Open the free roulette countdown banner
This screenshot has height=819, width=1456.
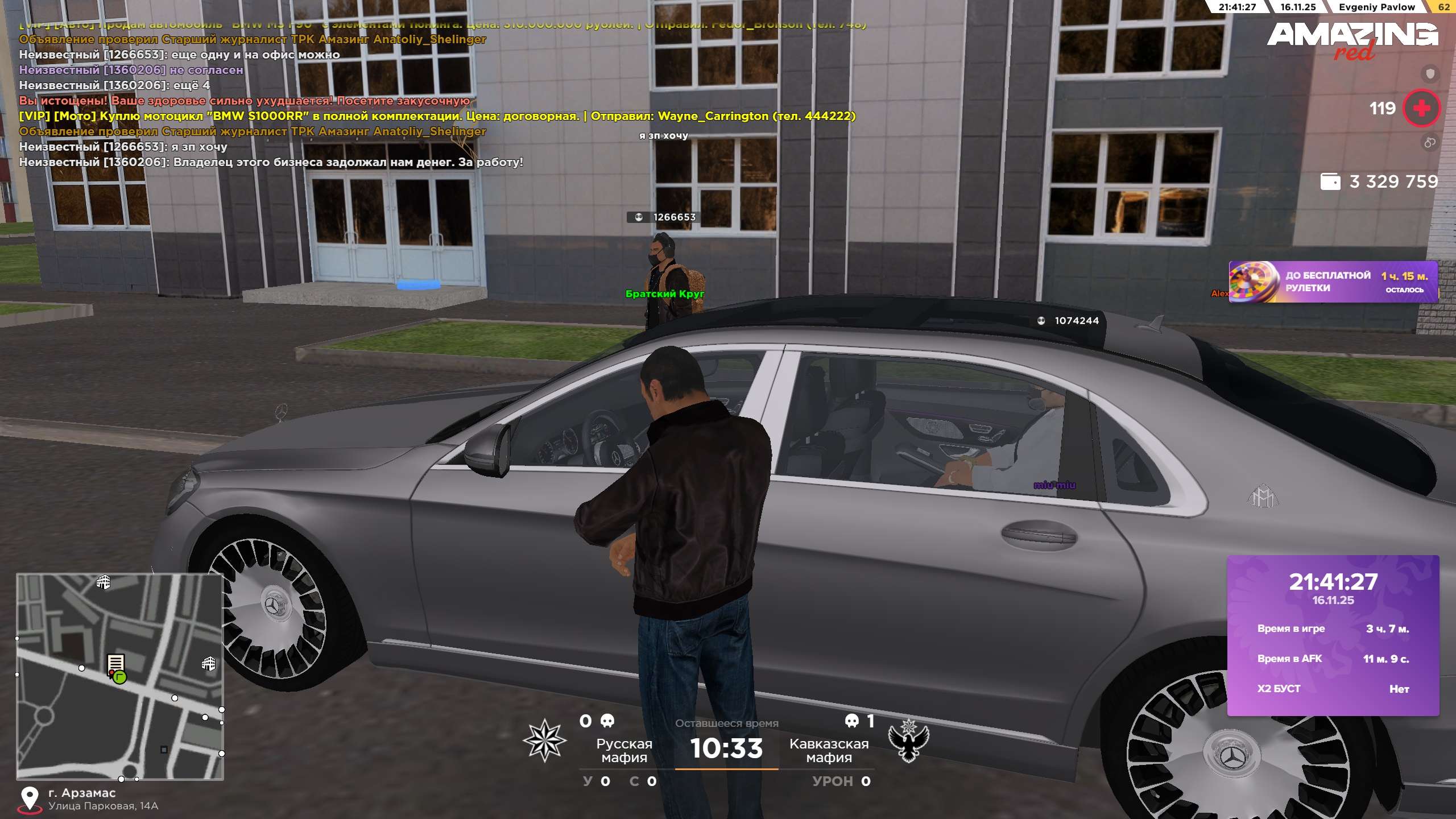click(1333, 282)
